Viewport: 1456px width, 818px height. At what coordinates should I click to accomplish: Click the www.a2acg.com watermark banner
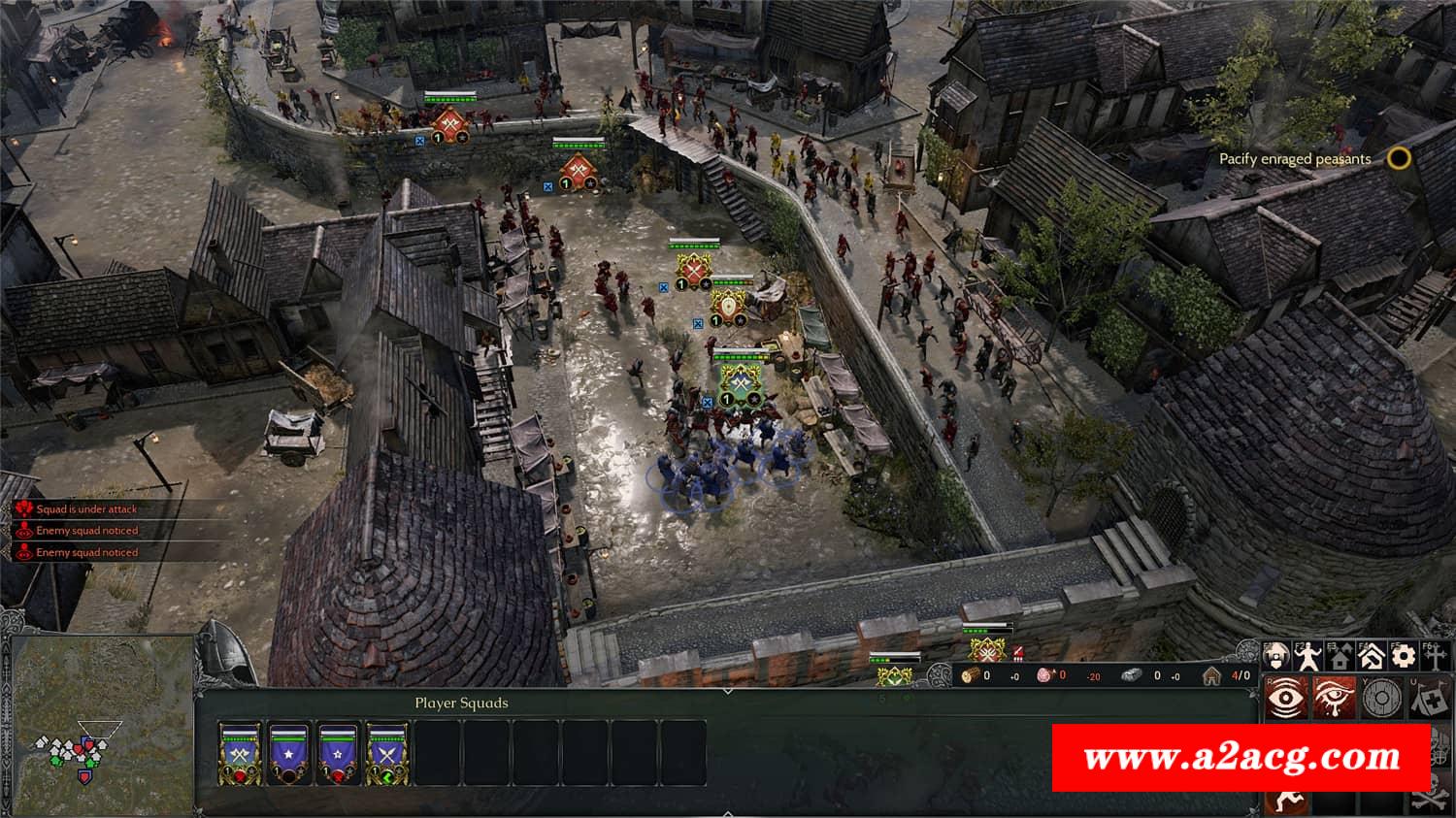point(1241,757)
